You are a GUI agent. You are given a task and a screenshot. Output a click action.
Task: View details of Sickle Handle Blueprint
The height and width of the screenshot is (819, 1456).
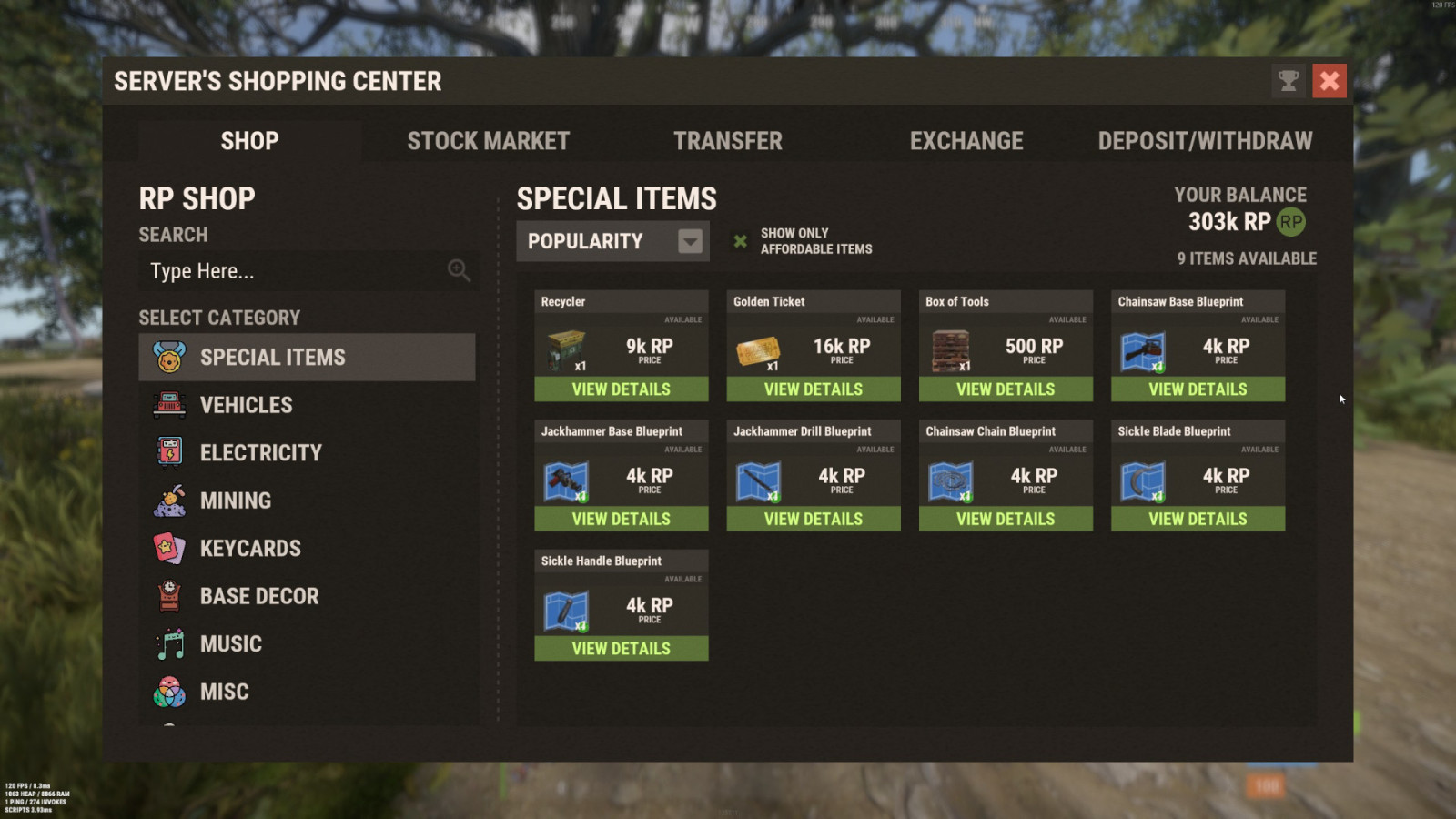click(x=621, y=648)
